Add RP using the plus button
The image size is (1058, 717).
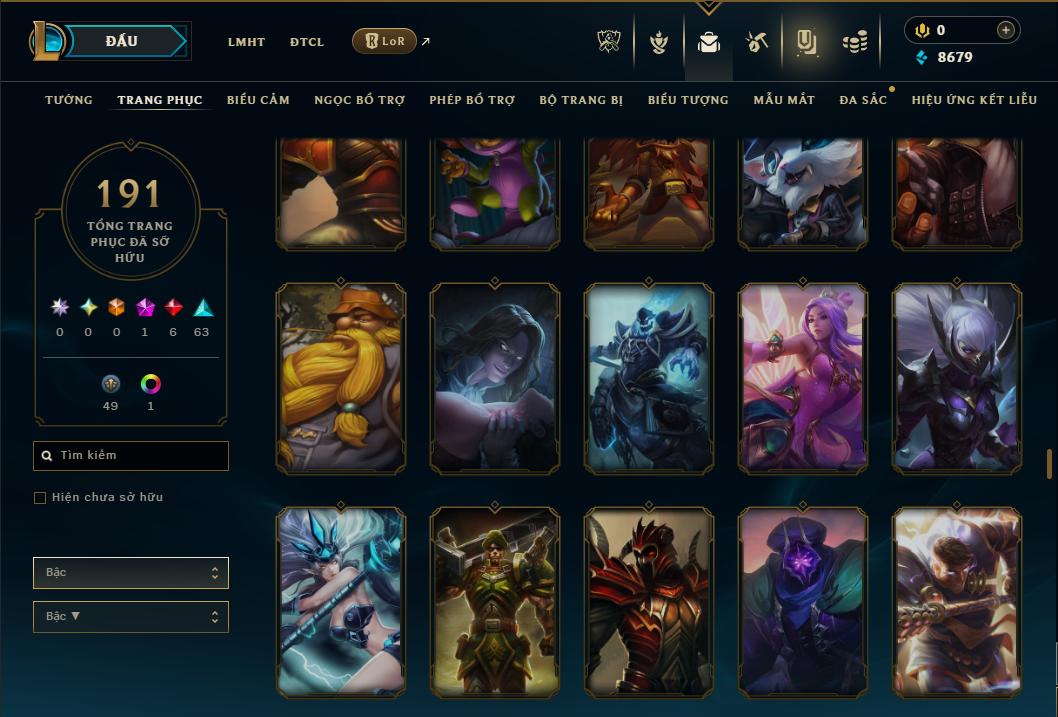[x=1006, y=30]
